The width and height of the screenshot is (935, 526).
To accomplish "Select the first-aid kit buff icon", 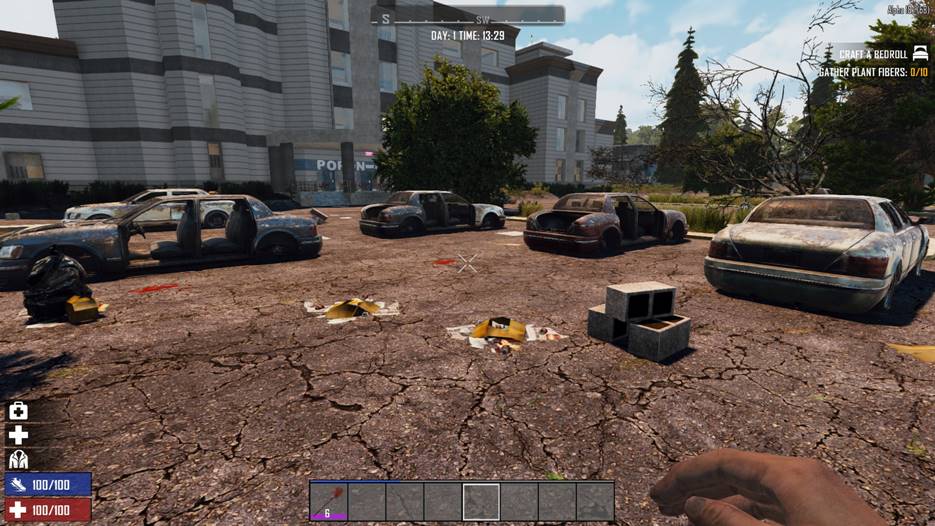I will coord(18,411).
